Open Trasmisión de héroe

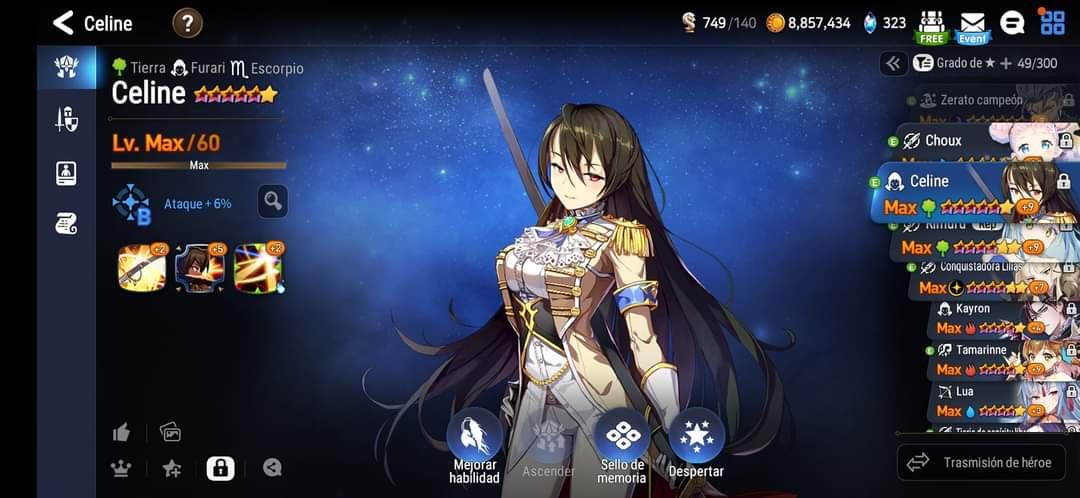click(x=981, y=462)
